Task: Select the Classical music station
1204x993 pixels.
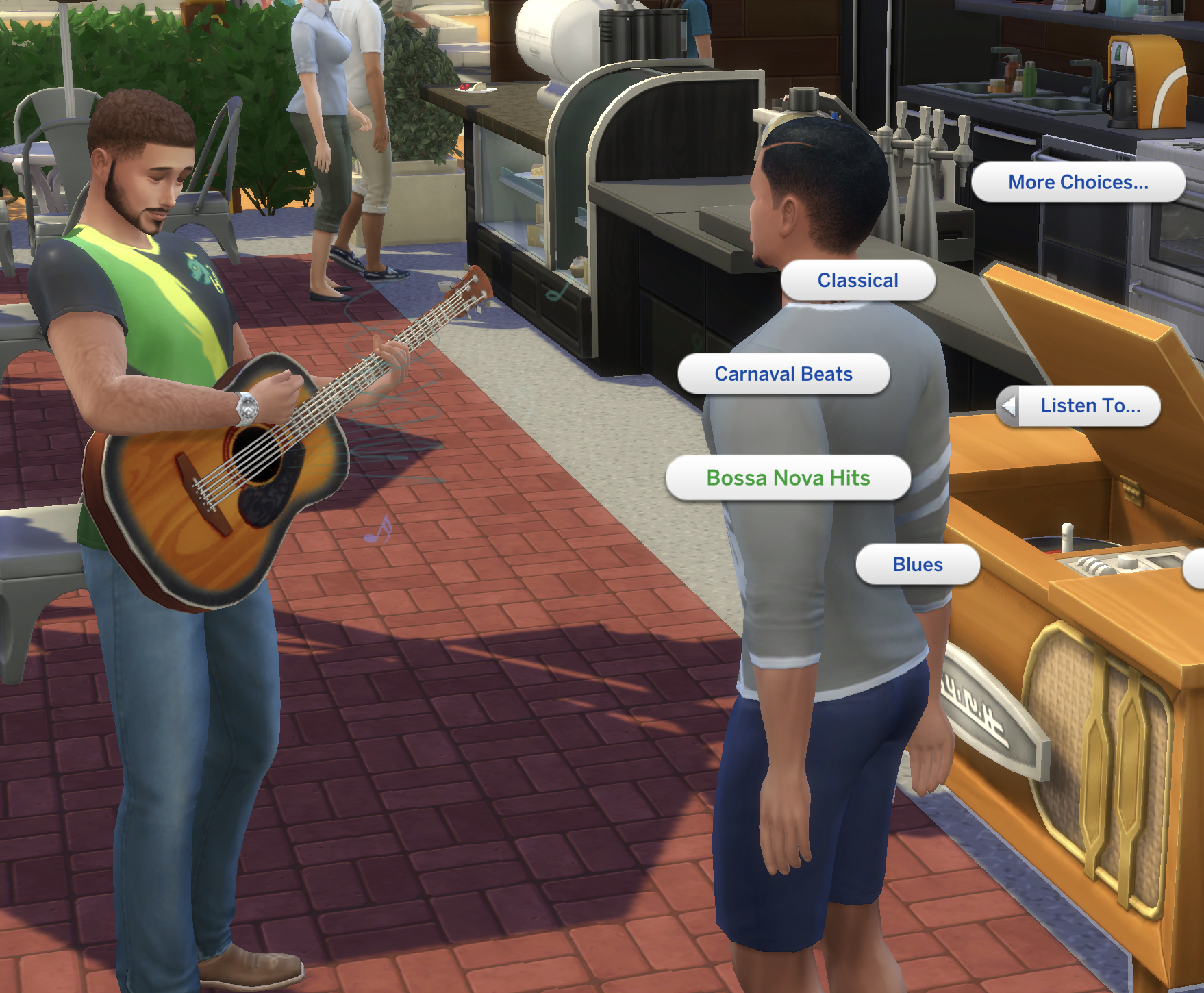Action: (x=857, y=280)
